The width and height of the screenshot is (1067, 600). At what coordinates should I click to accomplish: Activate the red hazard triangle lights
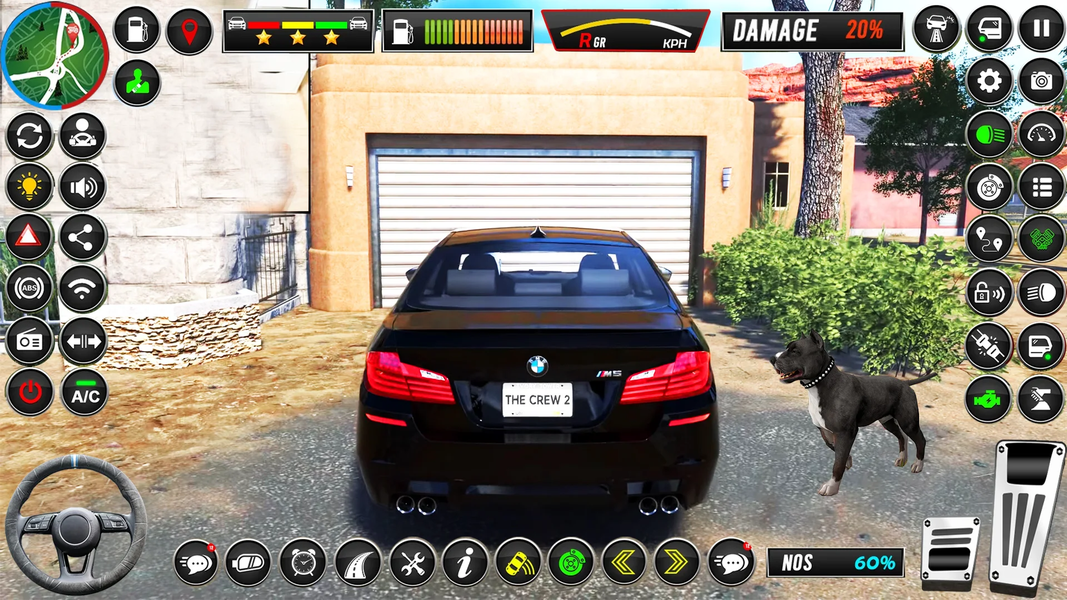click(30, 238)
